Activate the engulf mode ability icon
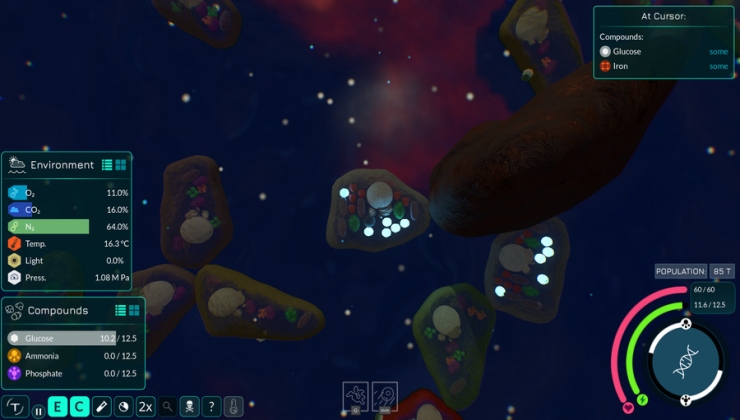 [x=356, y=396]
